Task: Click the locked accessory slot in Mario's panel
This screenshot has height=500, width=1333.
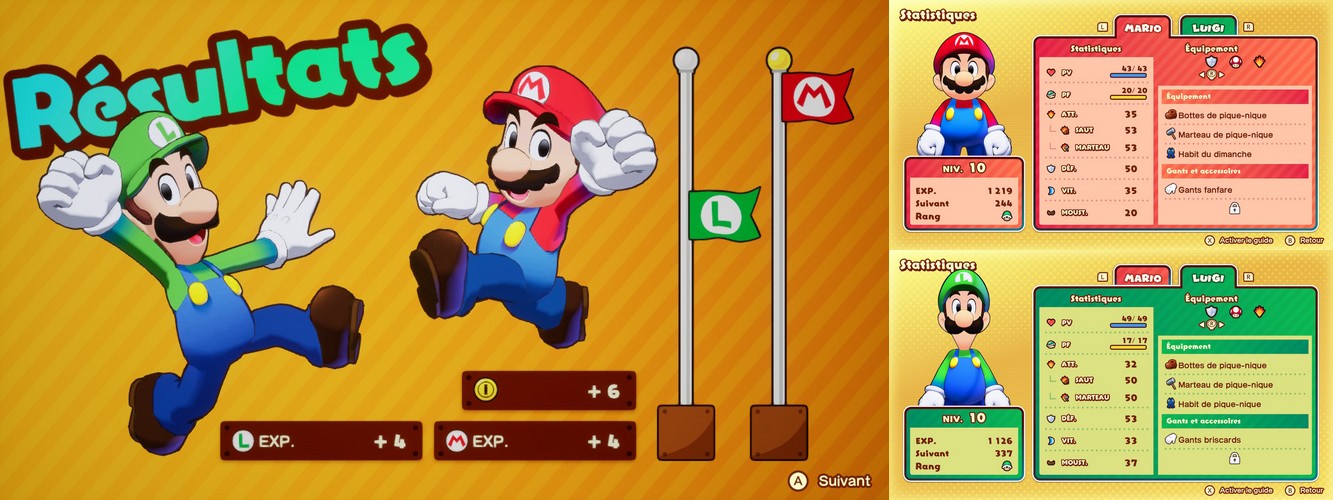Action: coord(1234,208)
